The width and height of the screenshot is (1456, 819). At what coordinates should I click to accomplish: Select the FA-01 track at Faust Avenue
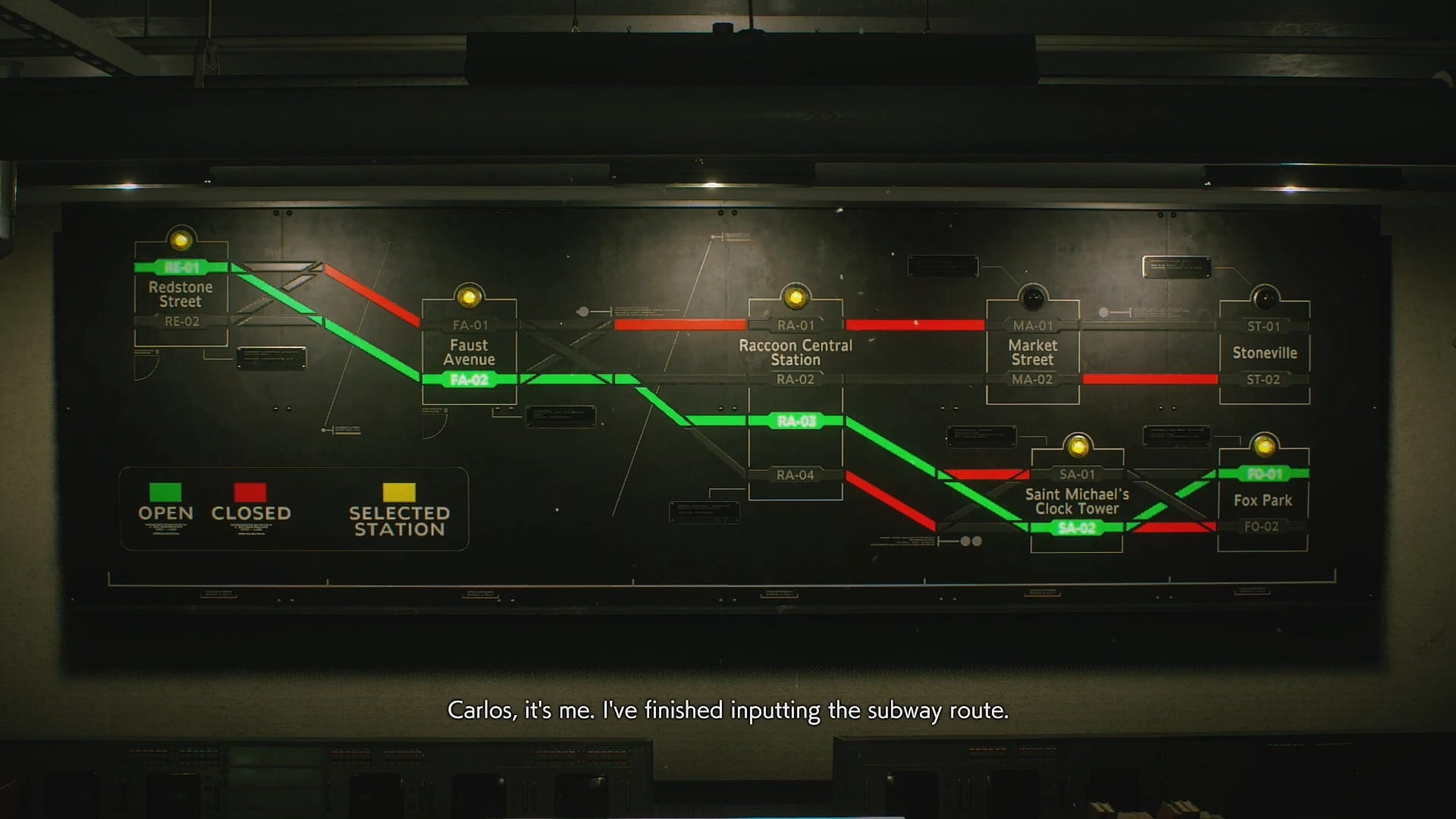tap(470, 325)
